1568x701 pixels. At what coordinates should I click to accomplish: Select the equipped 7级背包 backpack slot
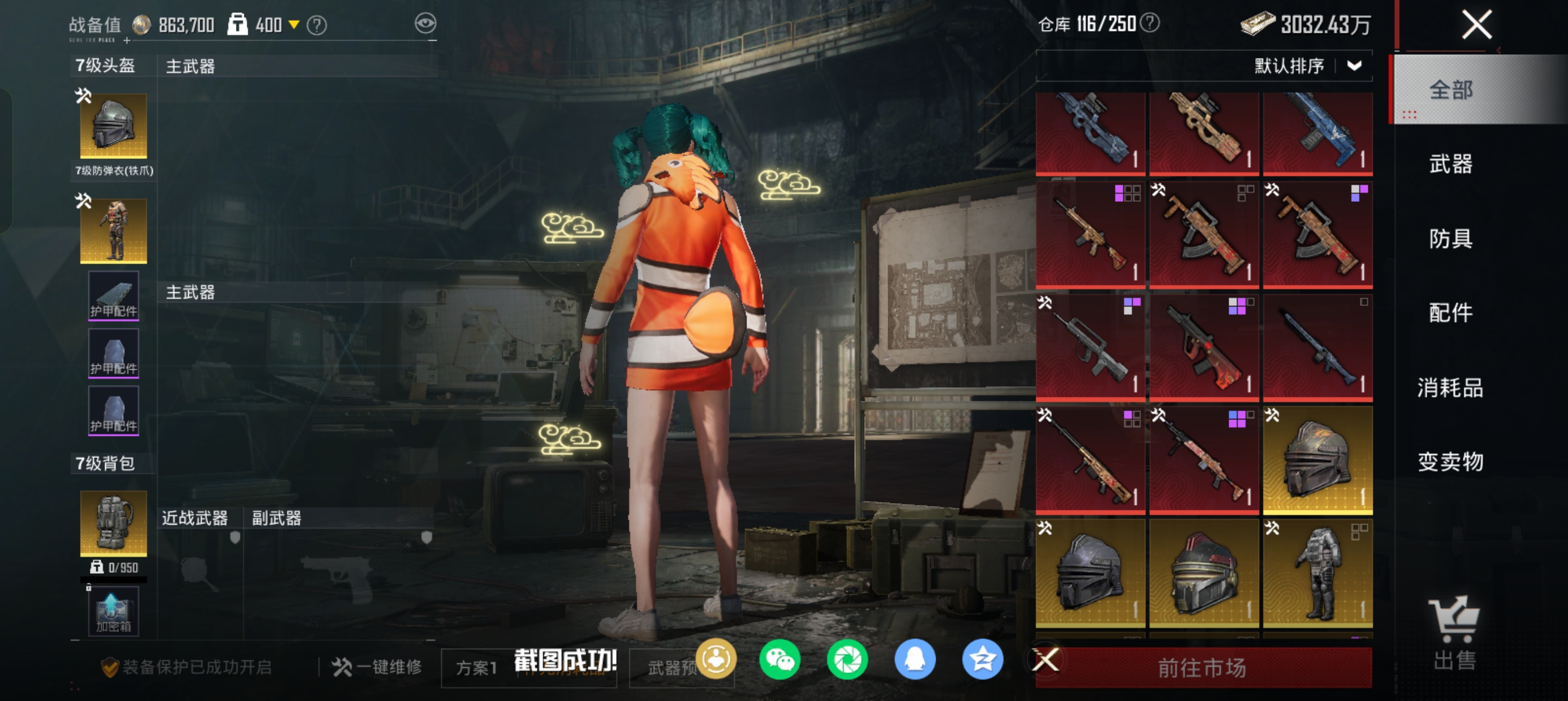coord(114,523)
